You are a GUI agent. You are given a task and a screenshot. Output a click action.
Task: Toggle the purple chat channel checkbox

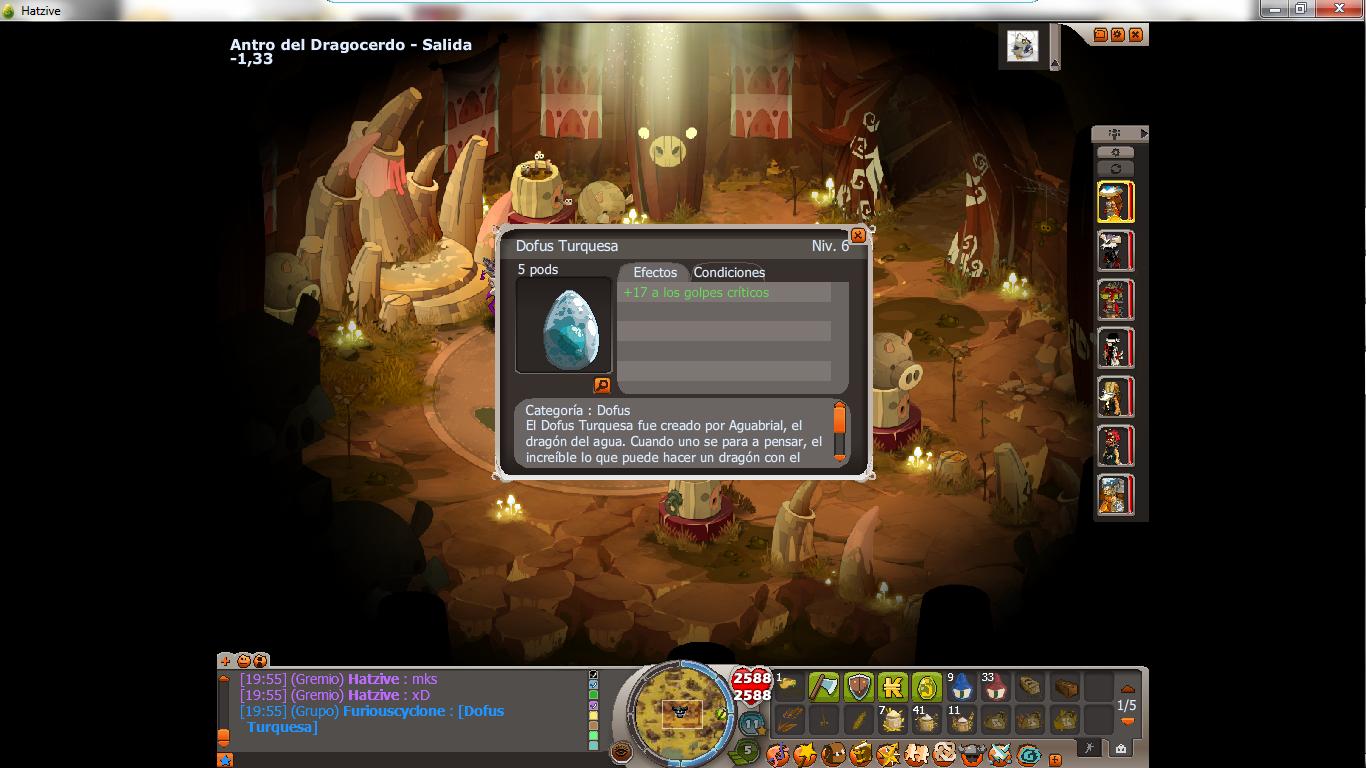594,704
